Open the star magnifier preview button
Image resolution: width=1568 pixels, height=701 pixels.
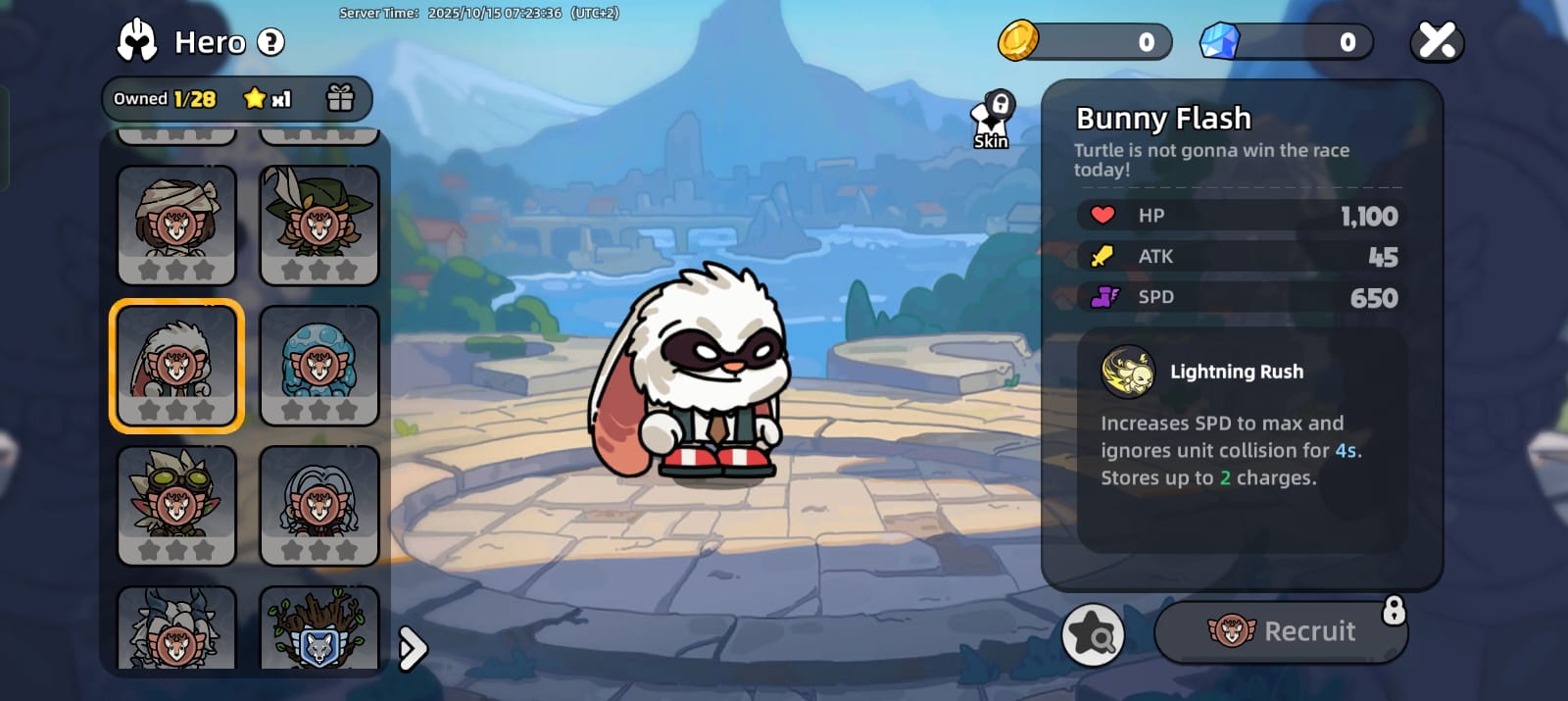point(1093,634)
